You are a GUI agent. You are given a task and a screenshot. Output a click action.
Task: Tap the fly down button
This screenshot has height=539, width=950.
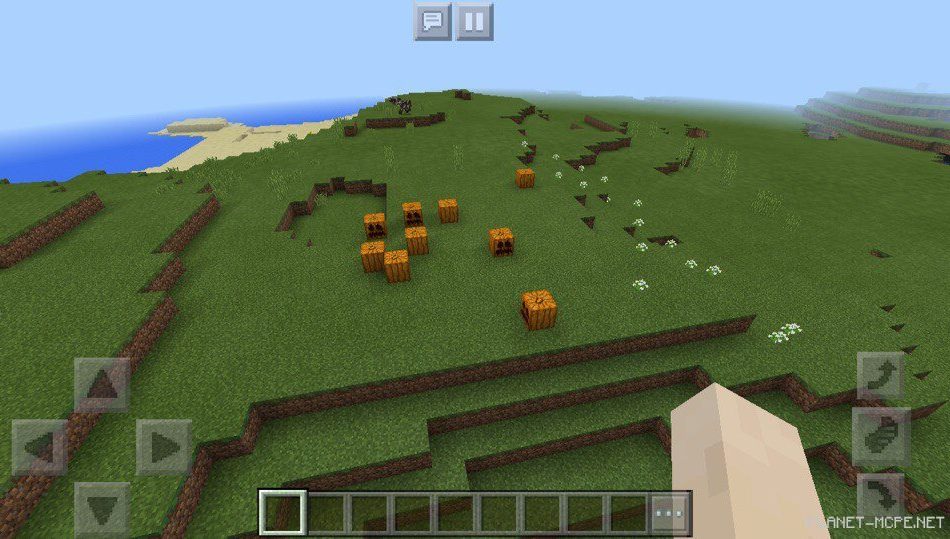tap(881, 496)
